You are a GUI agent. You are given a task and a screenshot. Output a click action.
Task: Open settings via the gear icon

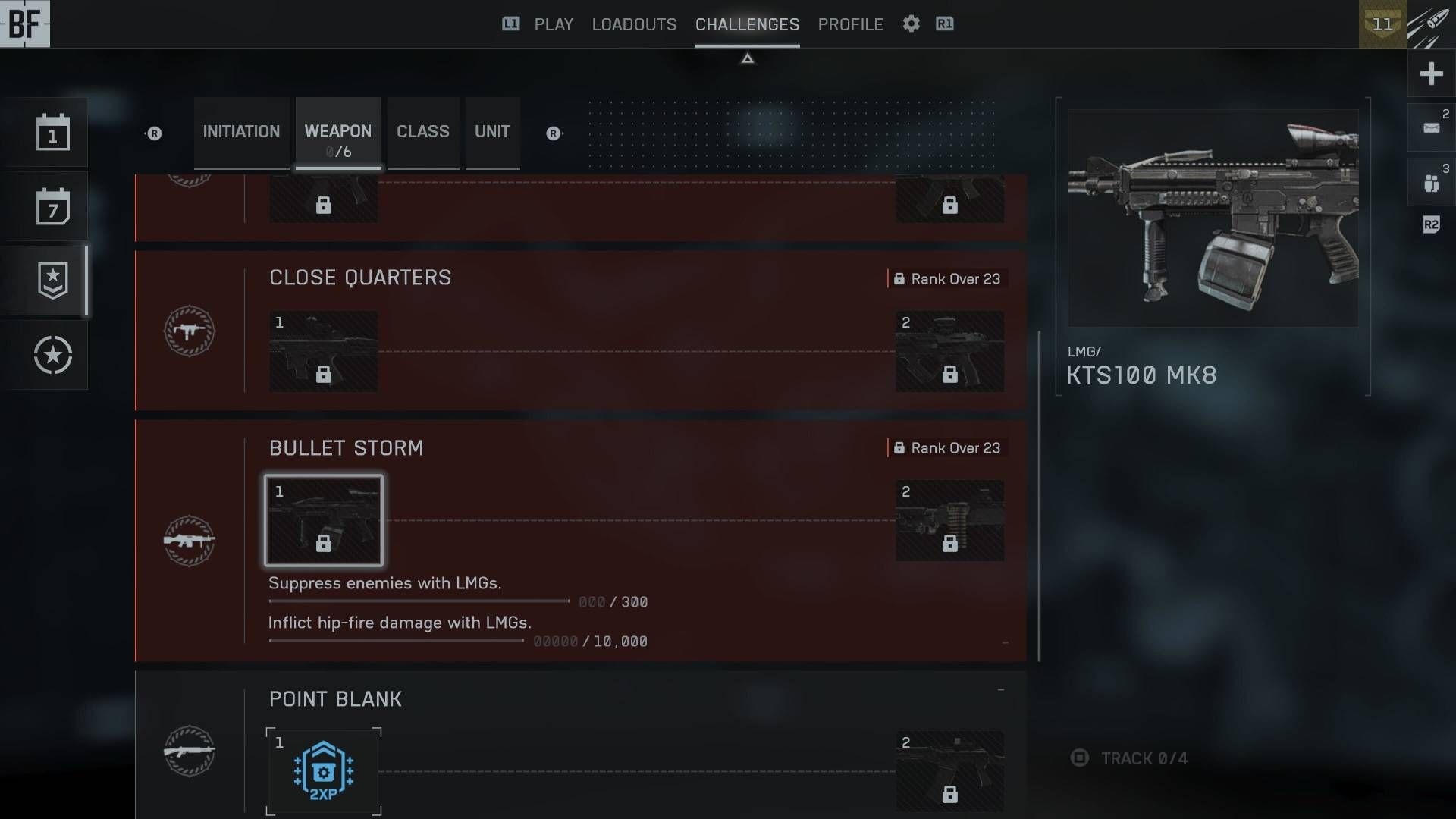coord(911,24)
